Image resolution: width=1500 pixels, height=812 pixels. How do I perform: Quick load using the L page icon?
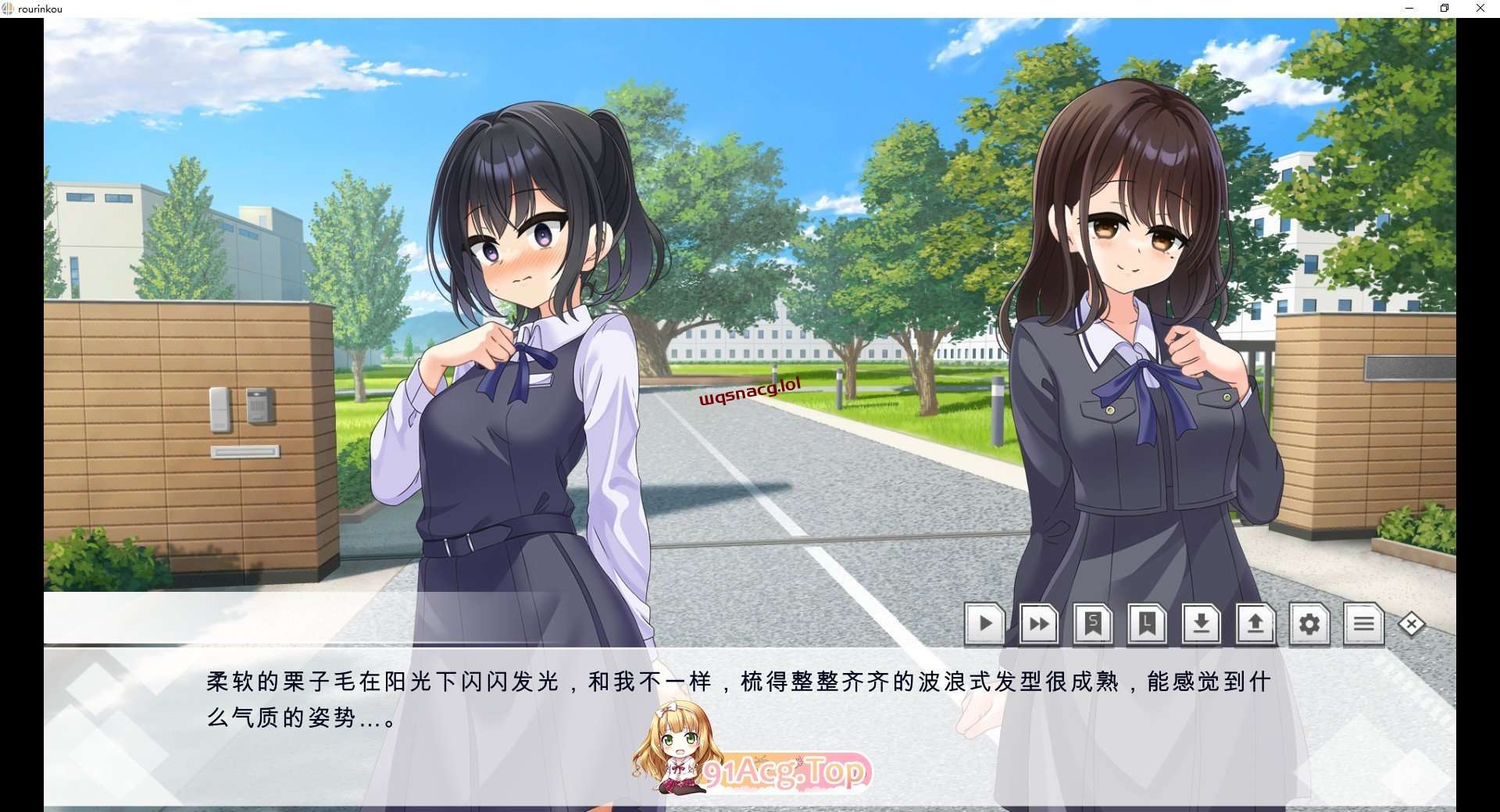pyautogui.click(x=1147, y=624)
